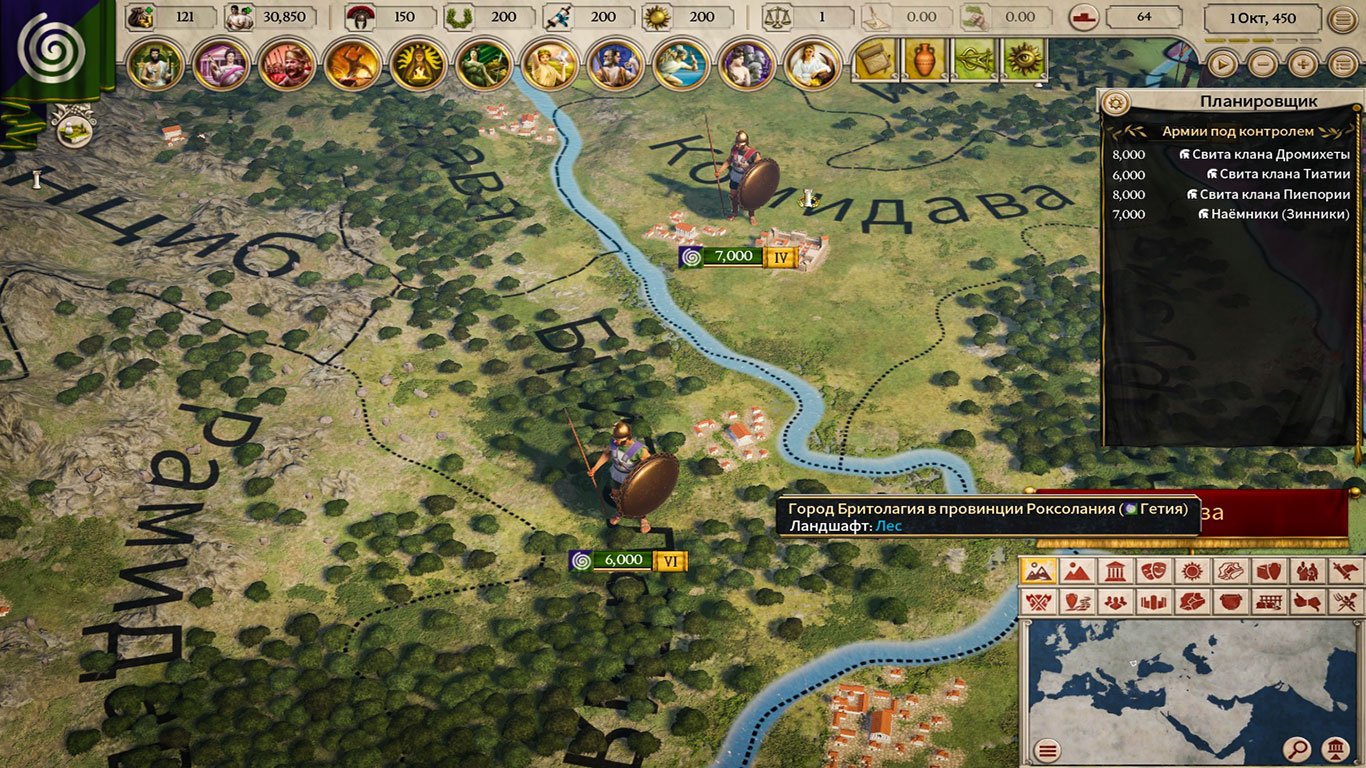
Task: Switch to the political mapmode (red mountain icon)
Action: pyautogui.click(x=1076, y=570)
